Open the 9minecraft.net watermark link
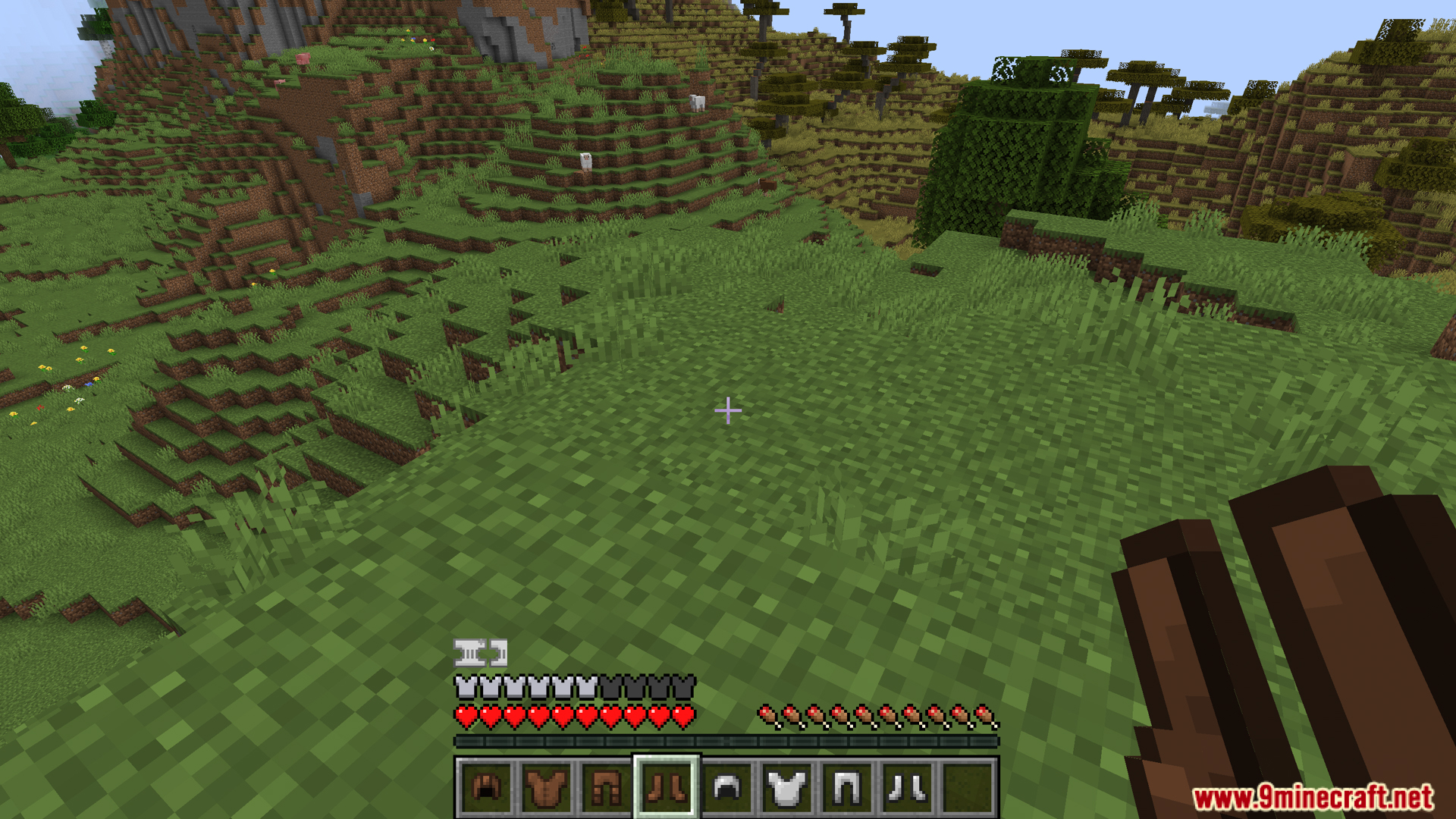1456x819 pixels. coord(1313,797)
